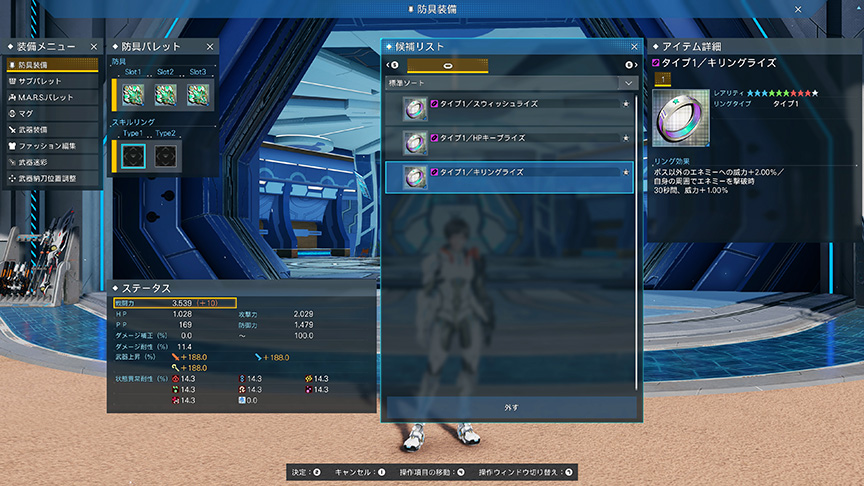Select the Slot3 armor icon
Image resolution: width=864 pixels, height=486 pixels.
point(197,94)
